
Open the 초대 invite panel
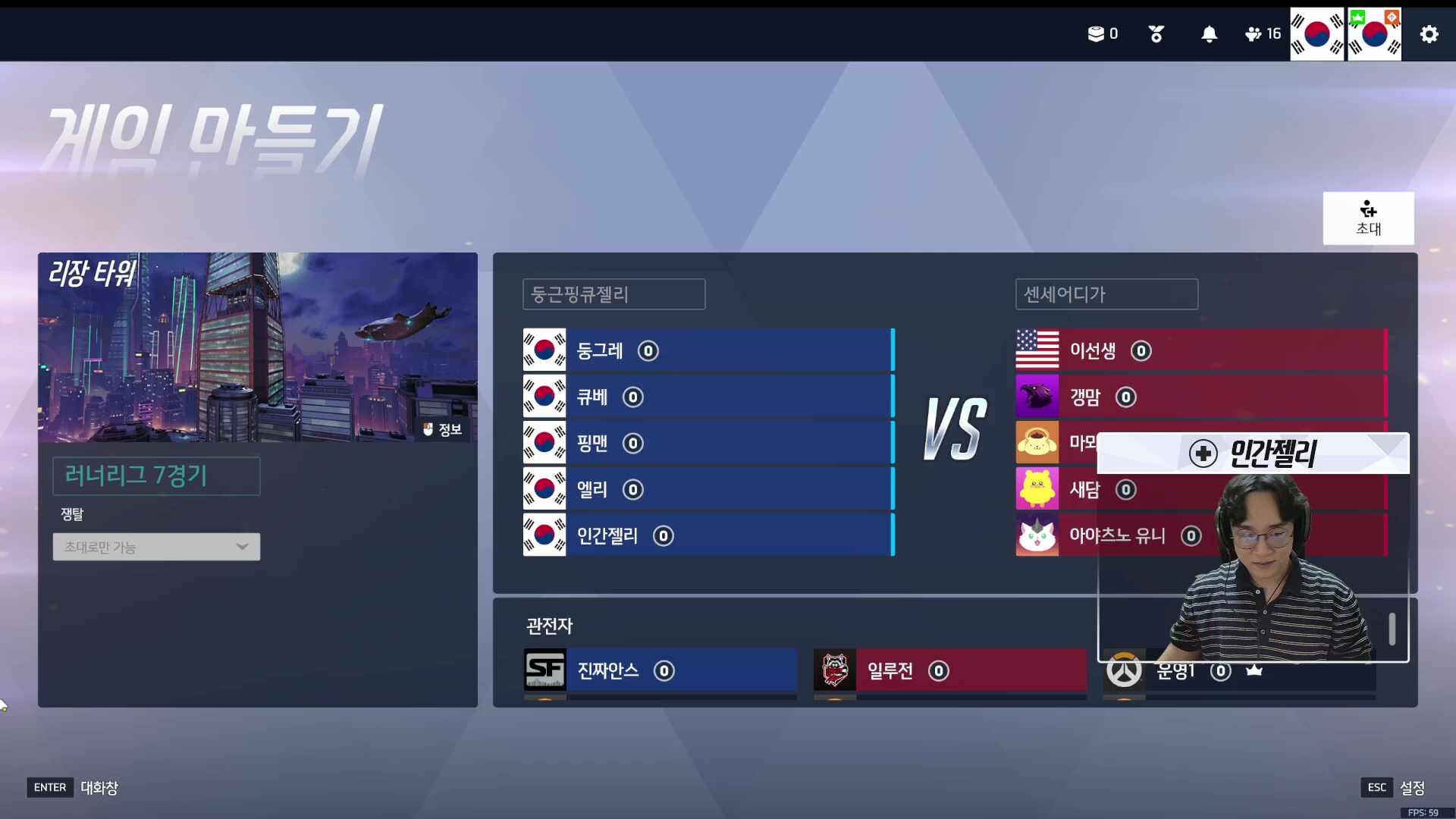click(x=1368, y=218)
